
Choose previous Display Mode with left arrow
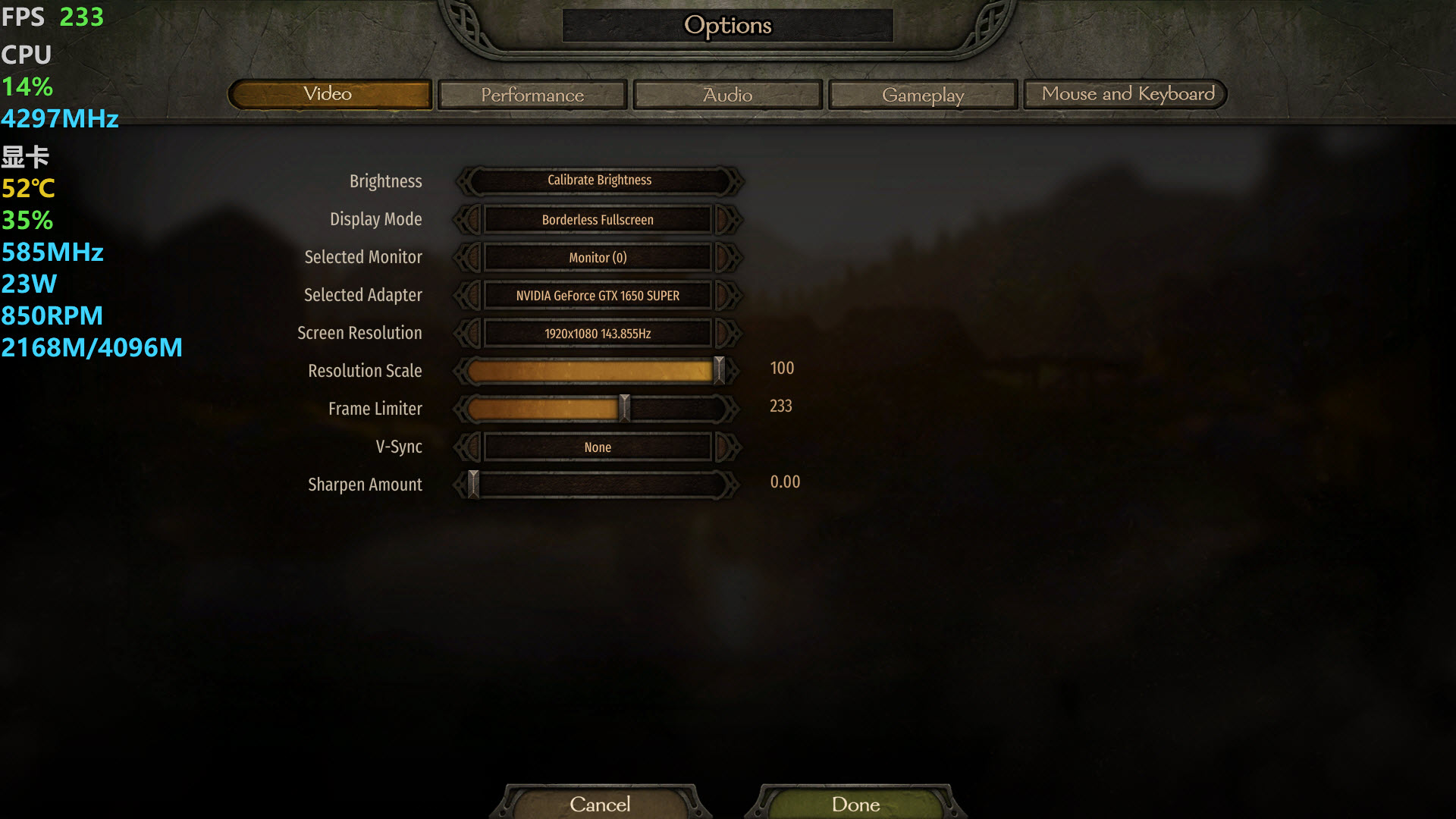pyautogui.click(x=469, y=220)
